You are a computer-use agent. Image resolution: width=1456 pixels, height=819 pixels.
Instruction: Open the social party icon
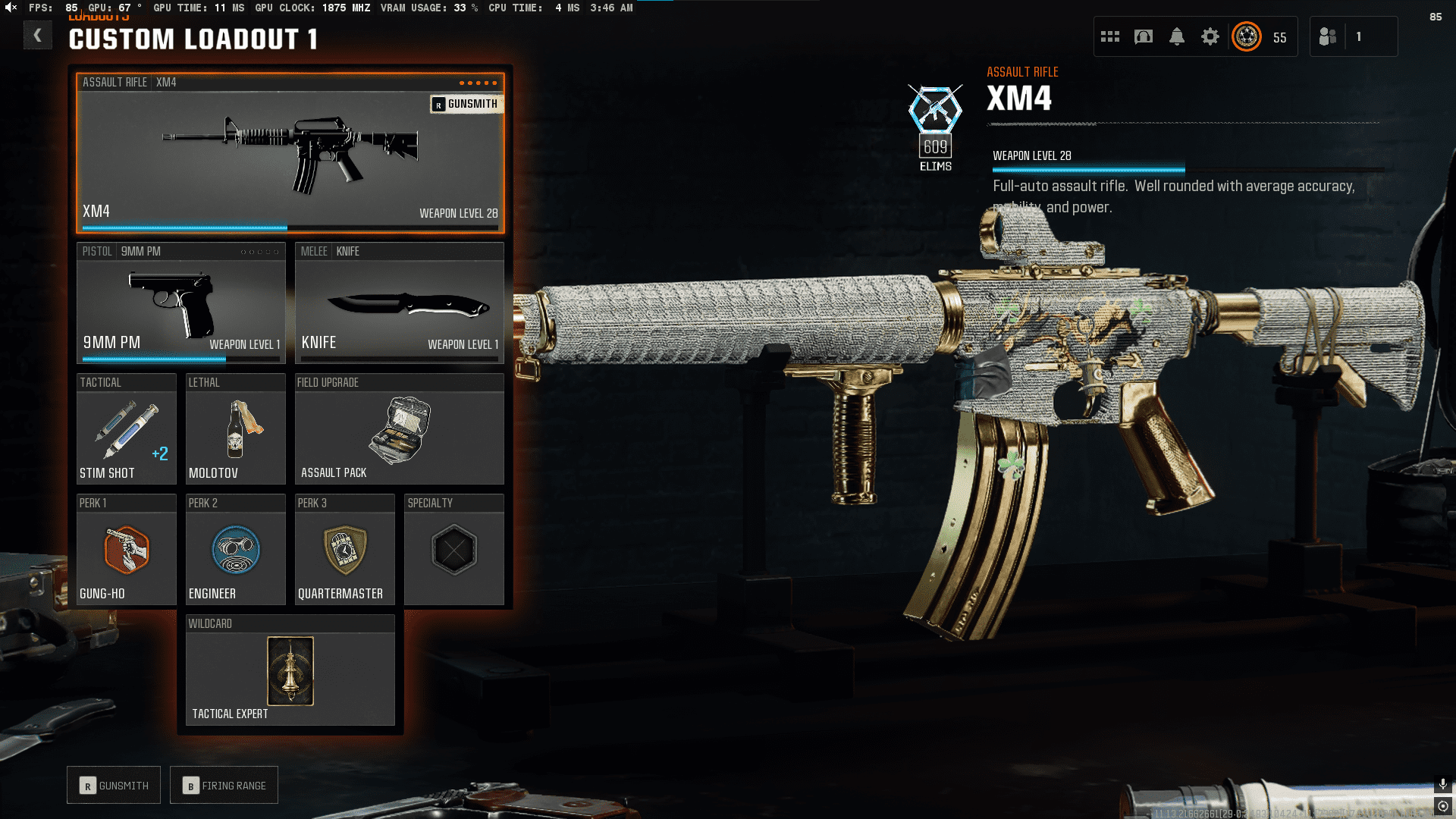coord(1328,36)
